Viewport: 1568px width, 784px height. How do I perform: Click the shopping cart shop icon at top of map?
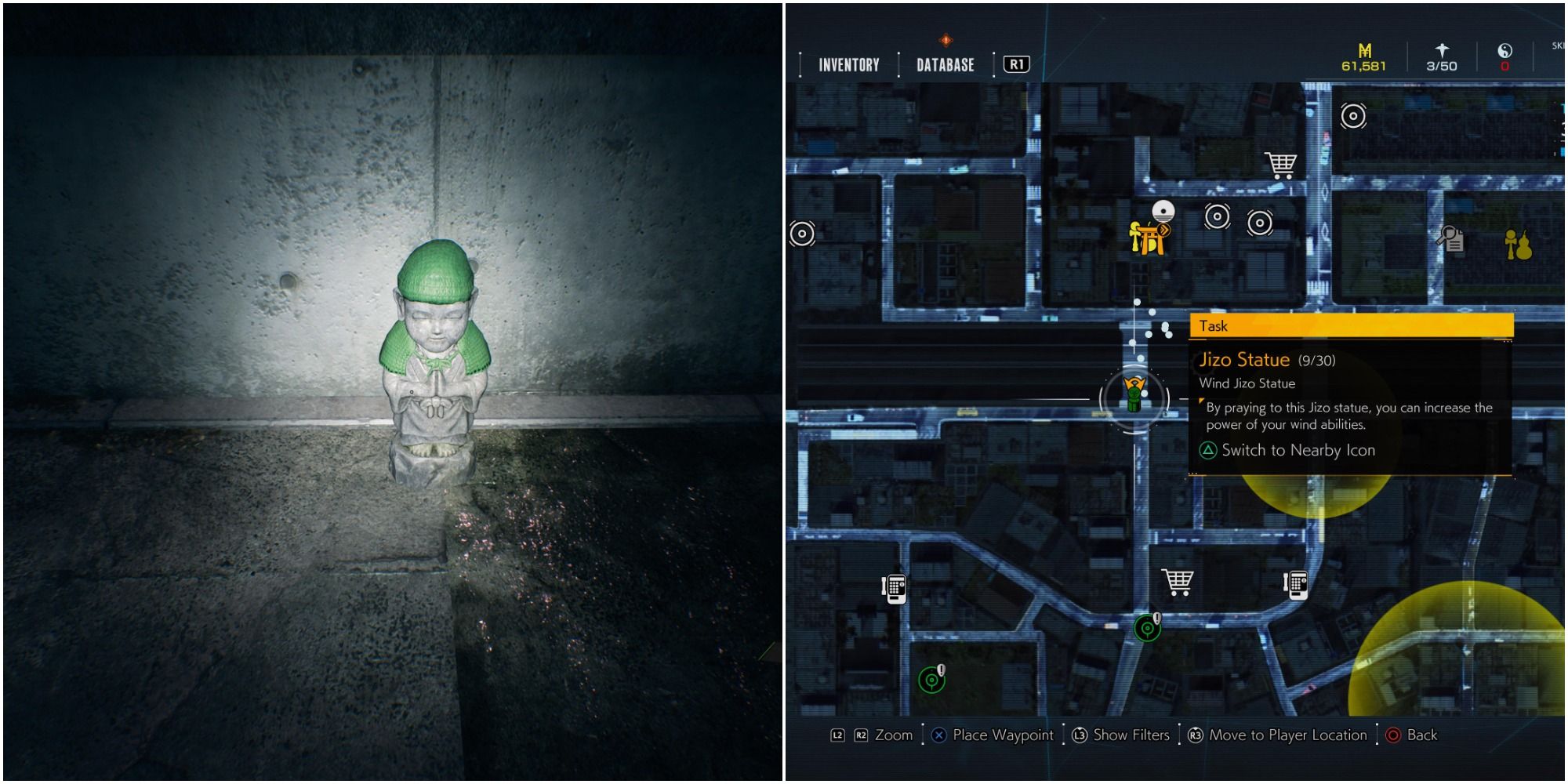1279,165
